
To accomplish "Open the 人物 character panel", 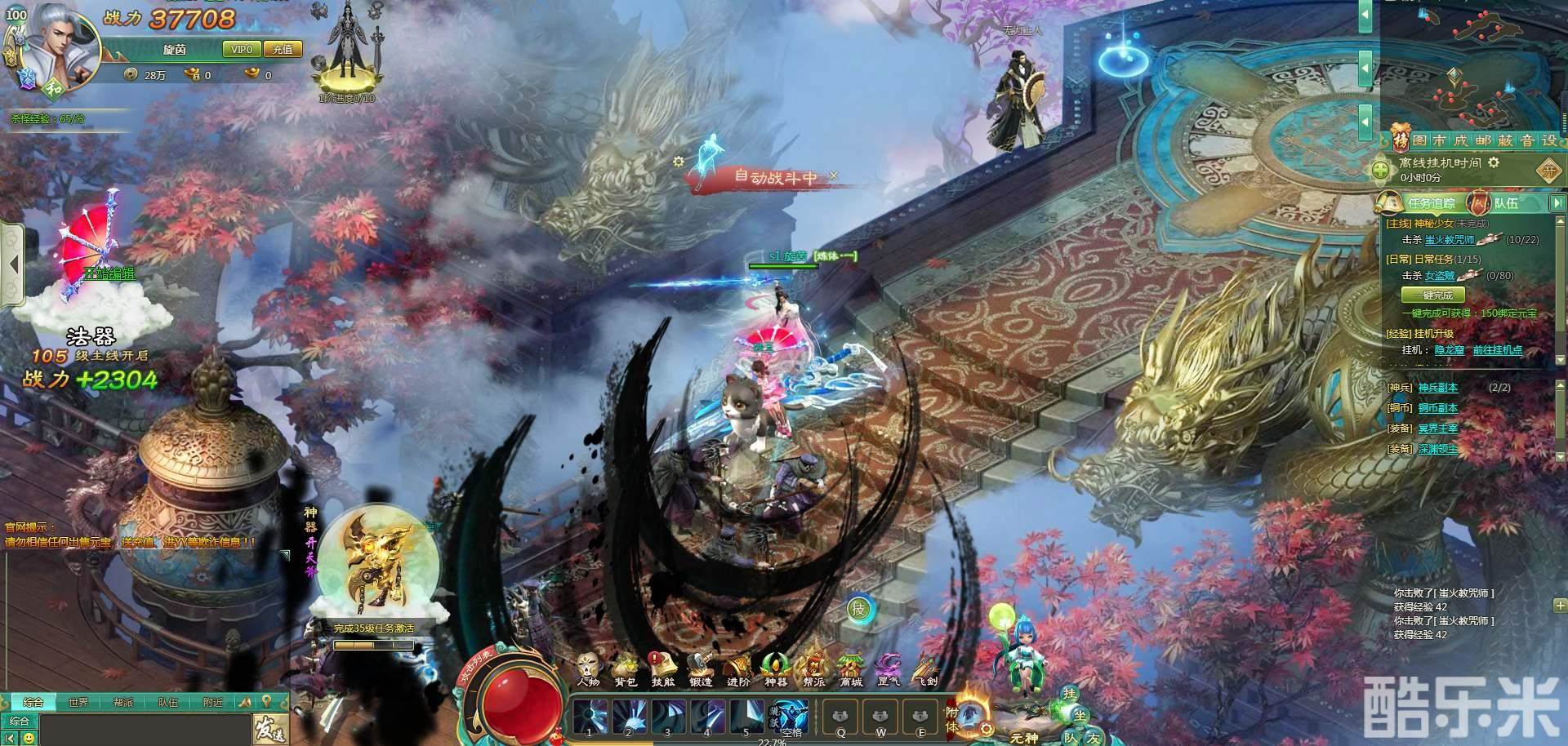I will click(588, 668).
